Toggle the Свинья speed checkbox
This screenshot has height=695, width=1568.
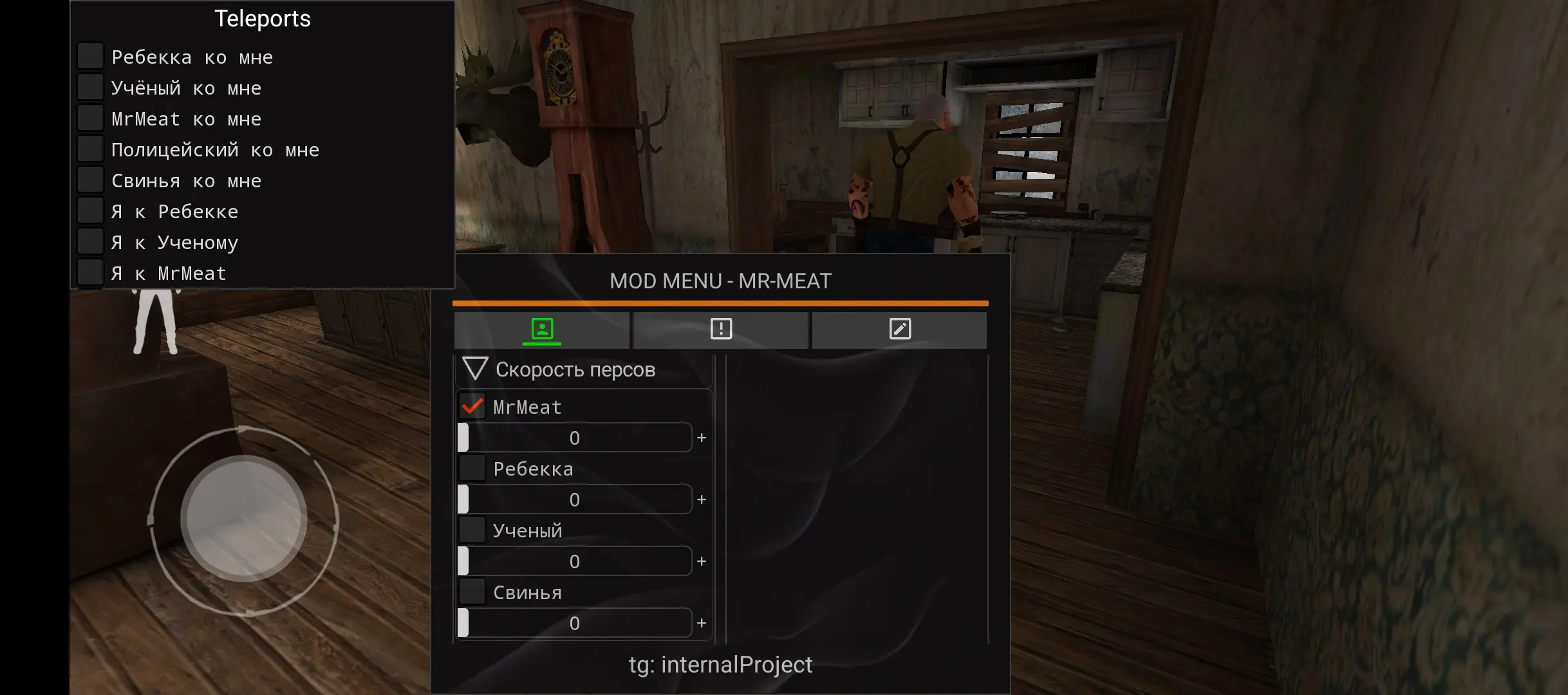(473, 592)
